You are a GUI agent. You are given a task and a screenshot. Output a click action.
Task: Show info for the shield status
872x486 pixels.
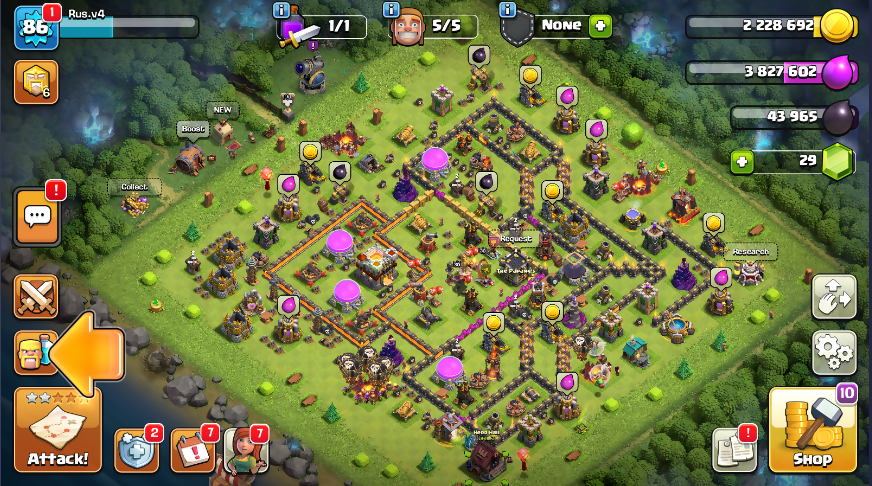point(507,9)
